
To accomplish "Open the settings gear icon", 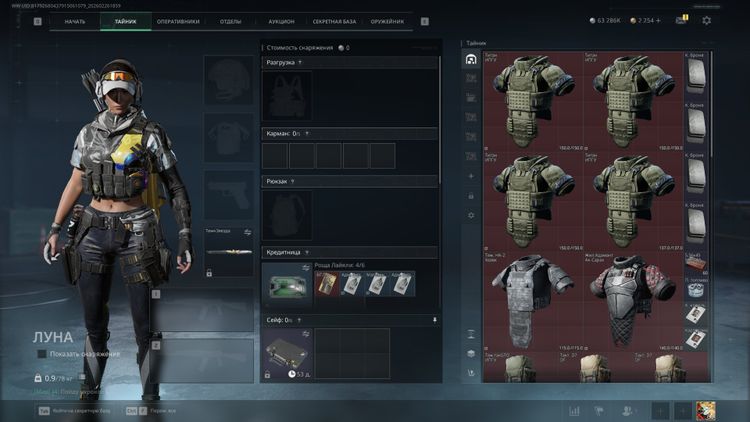I will (x=707, y=20).
